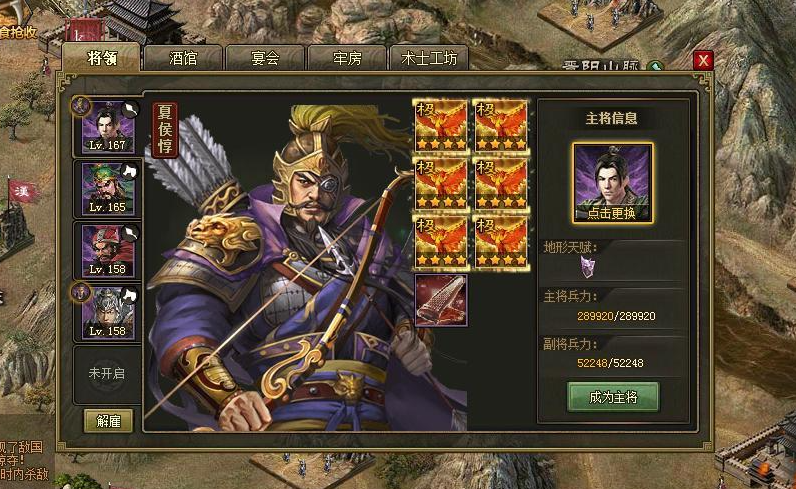Image resolution: width=796 pixels, height=489 pixels.
Task: Select the 将领 tab
Action: [101, 58]
